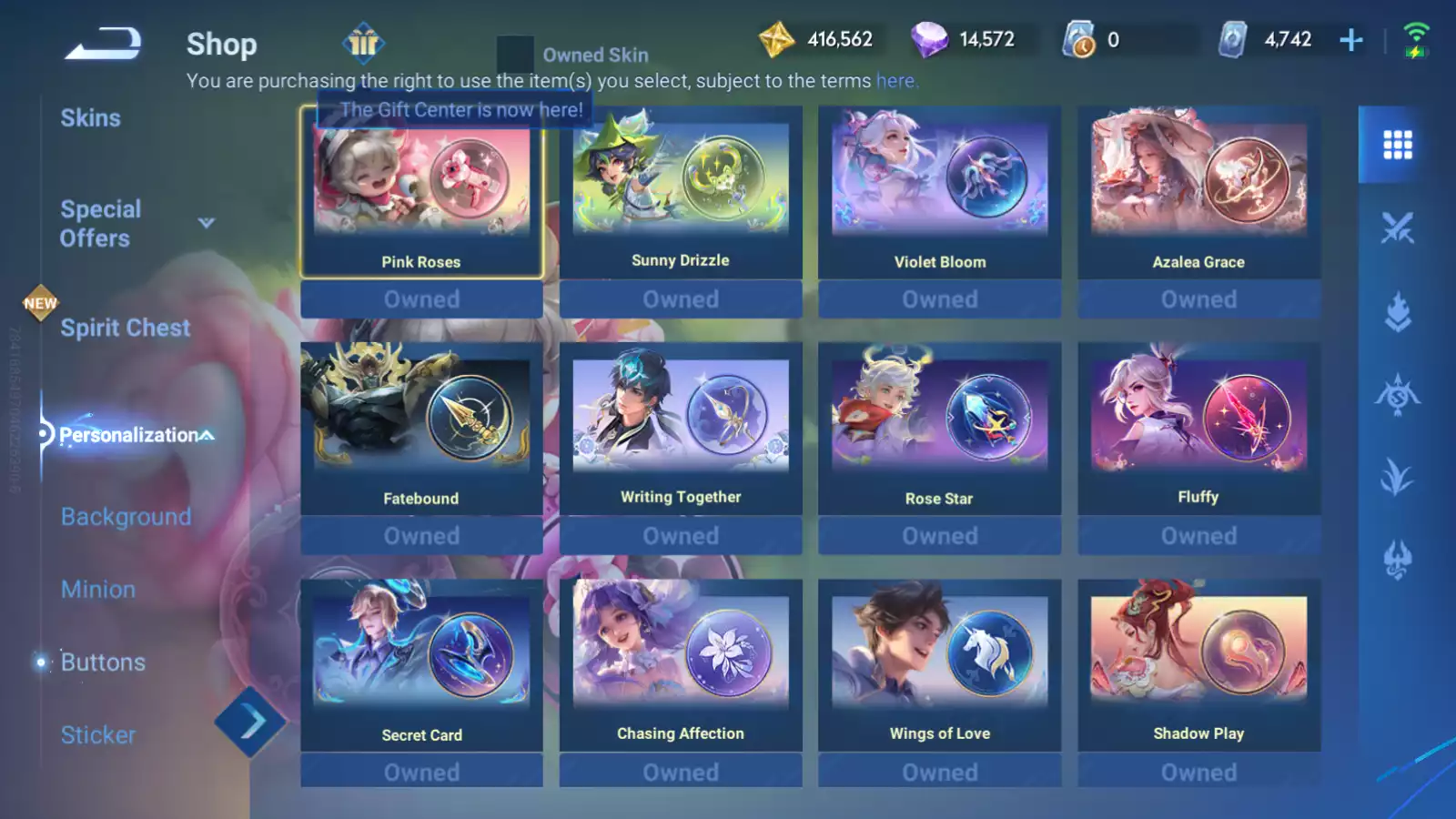This screenshot has width=1456, height=819.
Task: Open the Wings of Love item card
Action: pyautogui.click(x=939, y=665)
